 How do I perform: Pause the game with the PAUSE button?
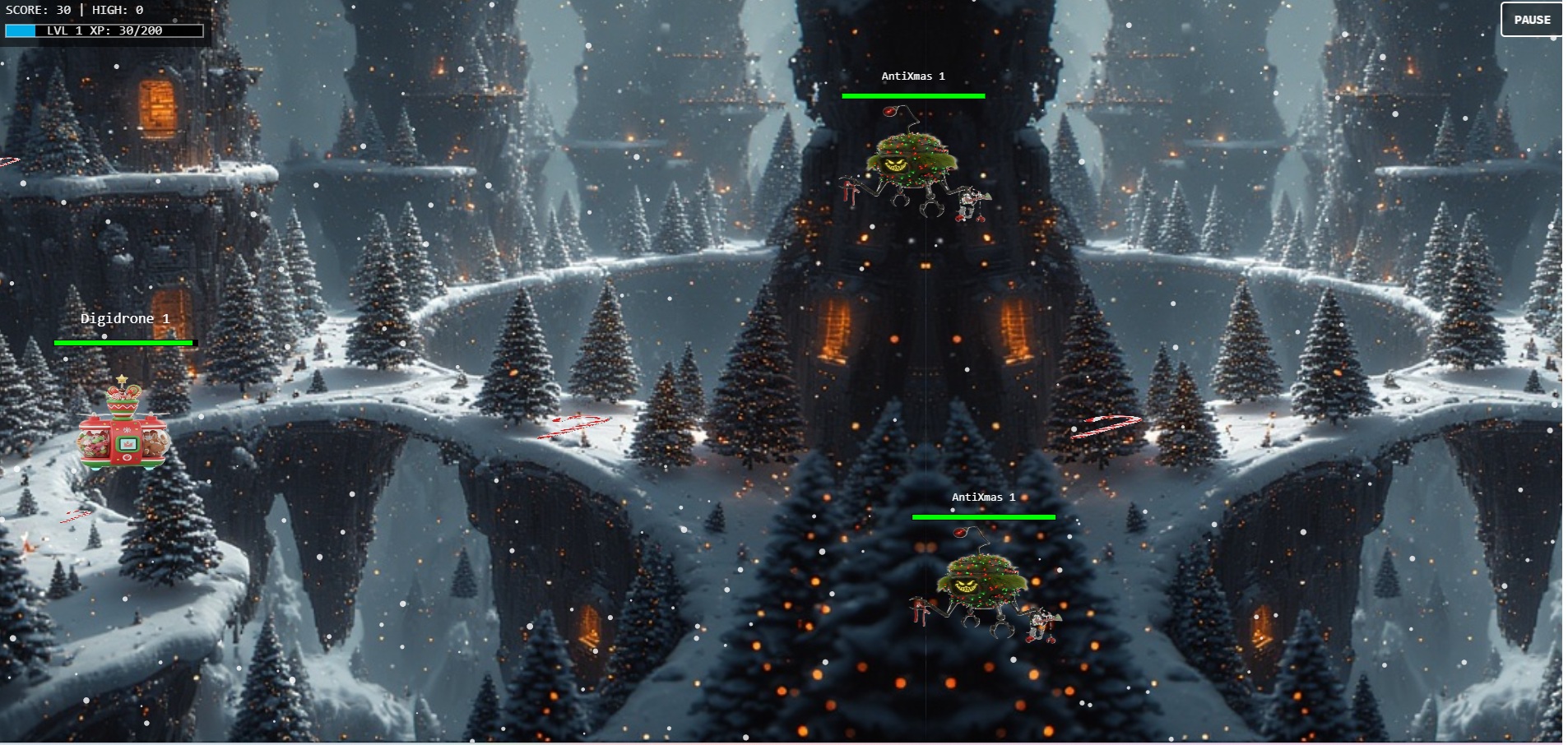[x=1531, y=20]
